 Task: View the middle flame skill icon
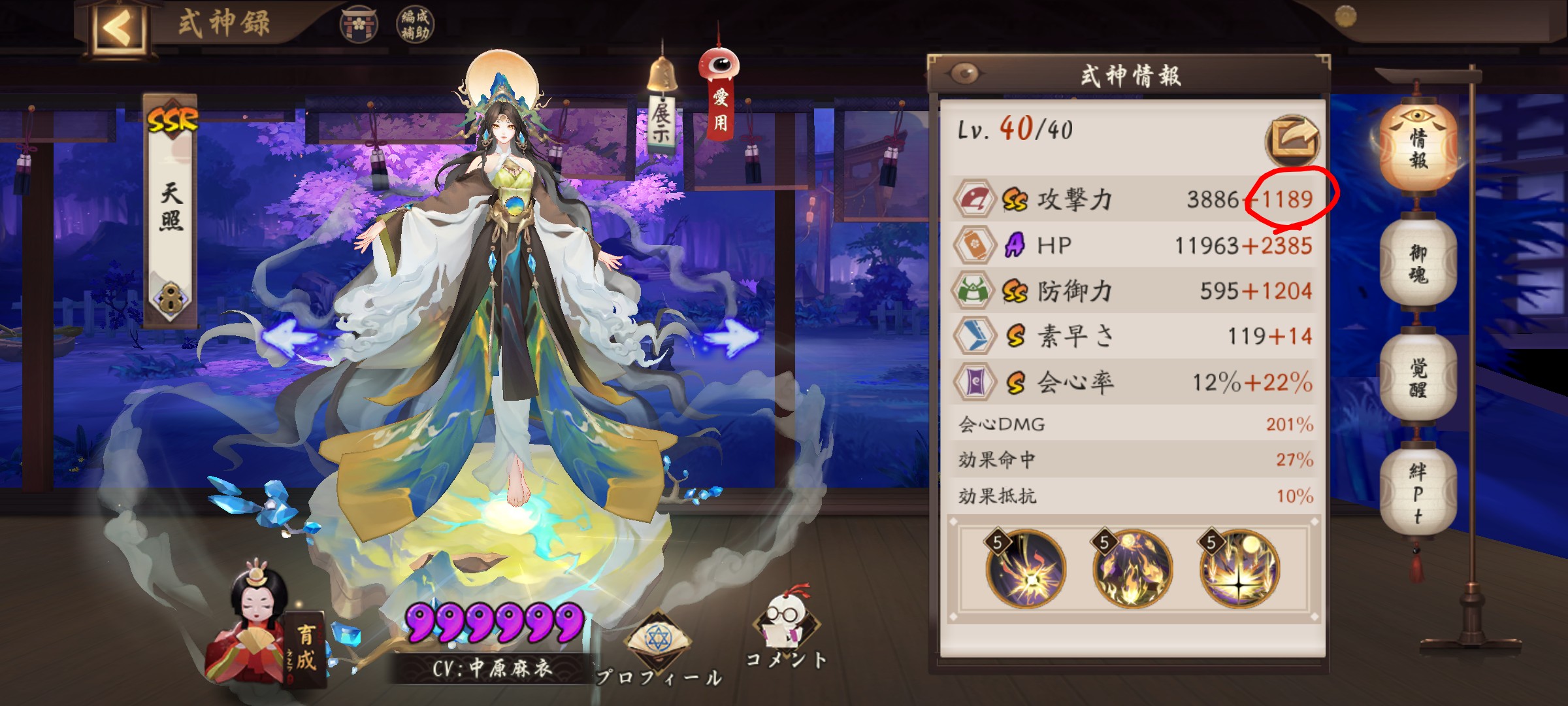coord(1132,569)
